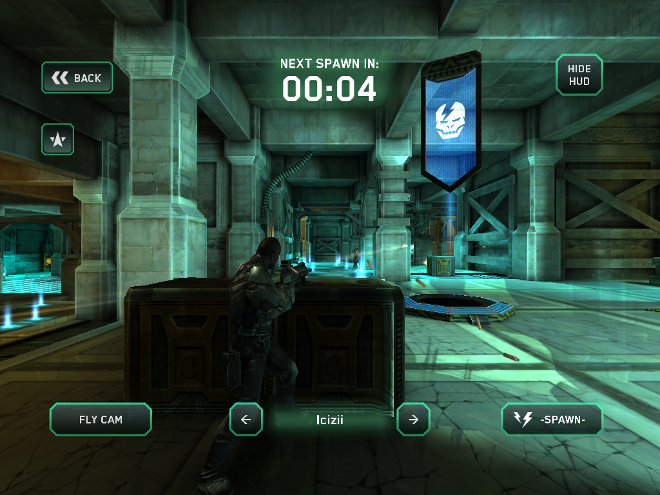This screenshot has width=660, height=495.
Task: Spectate the next player with right arrow
Action: coord(413,420)
